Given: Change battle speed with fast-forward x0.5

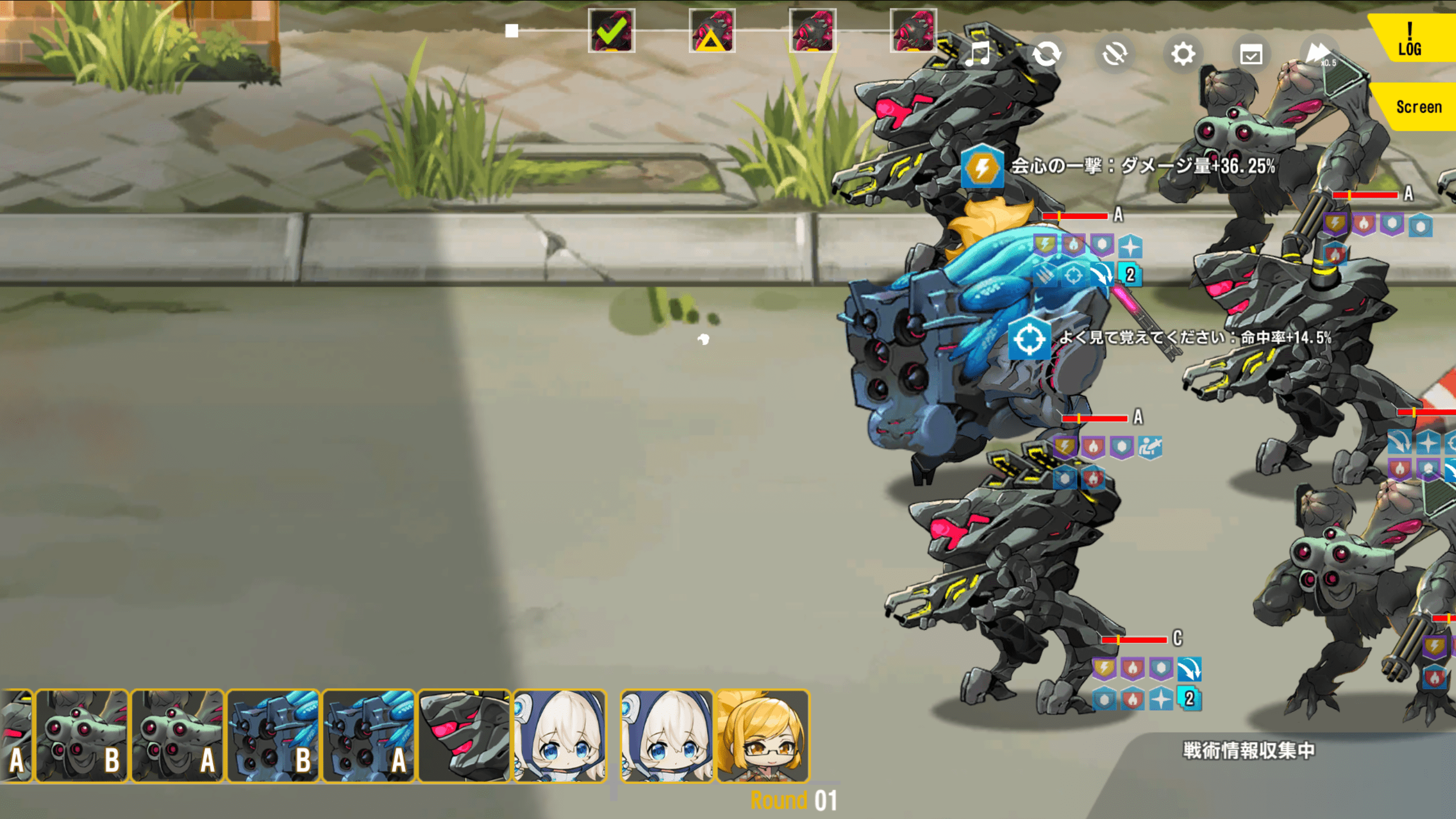Looking at the screenshot, I should pyautogui.click(x=1319, y=55).
